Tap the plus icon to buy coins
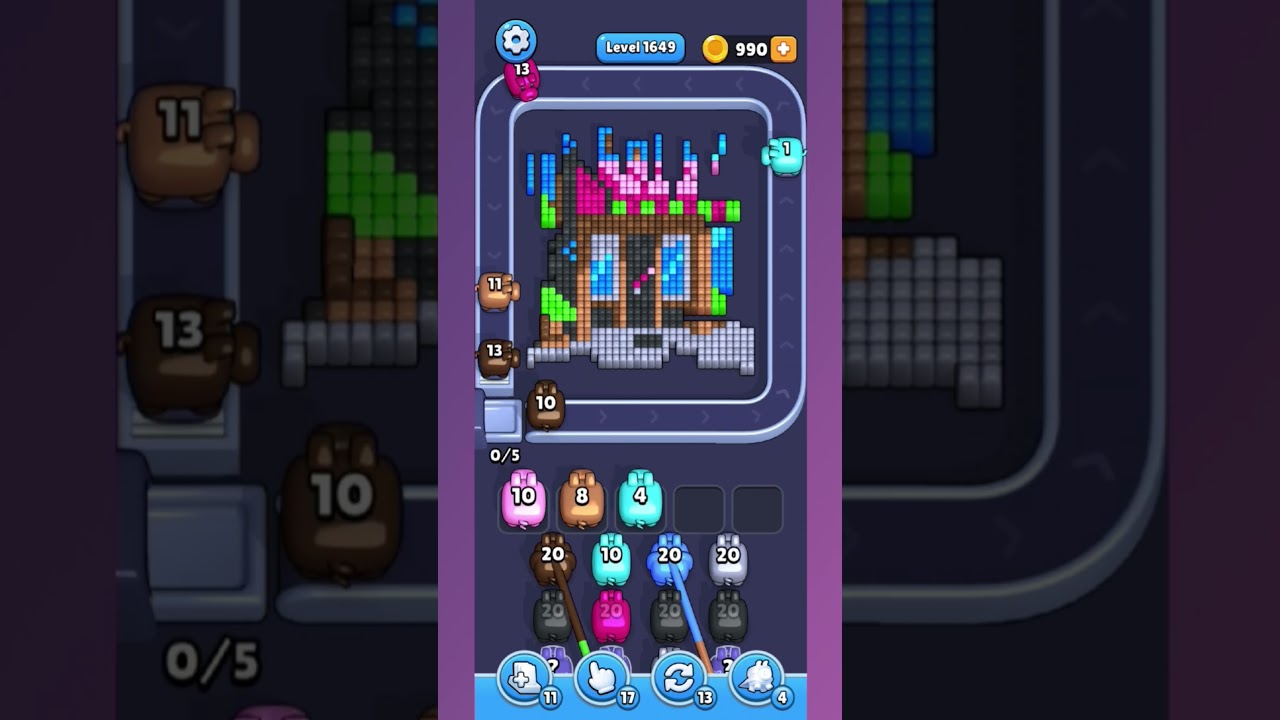Screen dimensions: 1280x720 (784, 47)
